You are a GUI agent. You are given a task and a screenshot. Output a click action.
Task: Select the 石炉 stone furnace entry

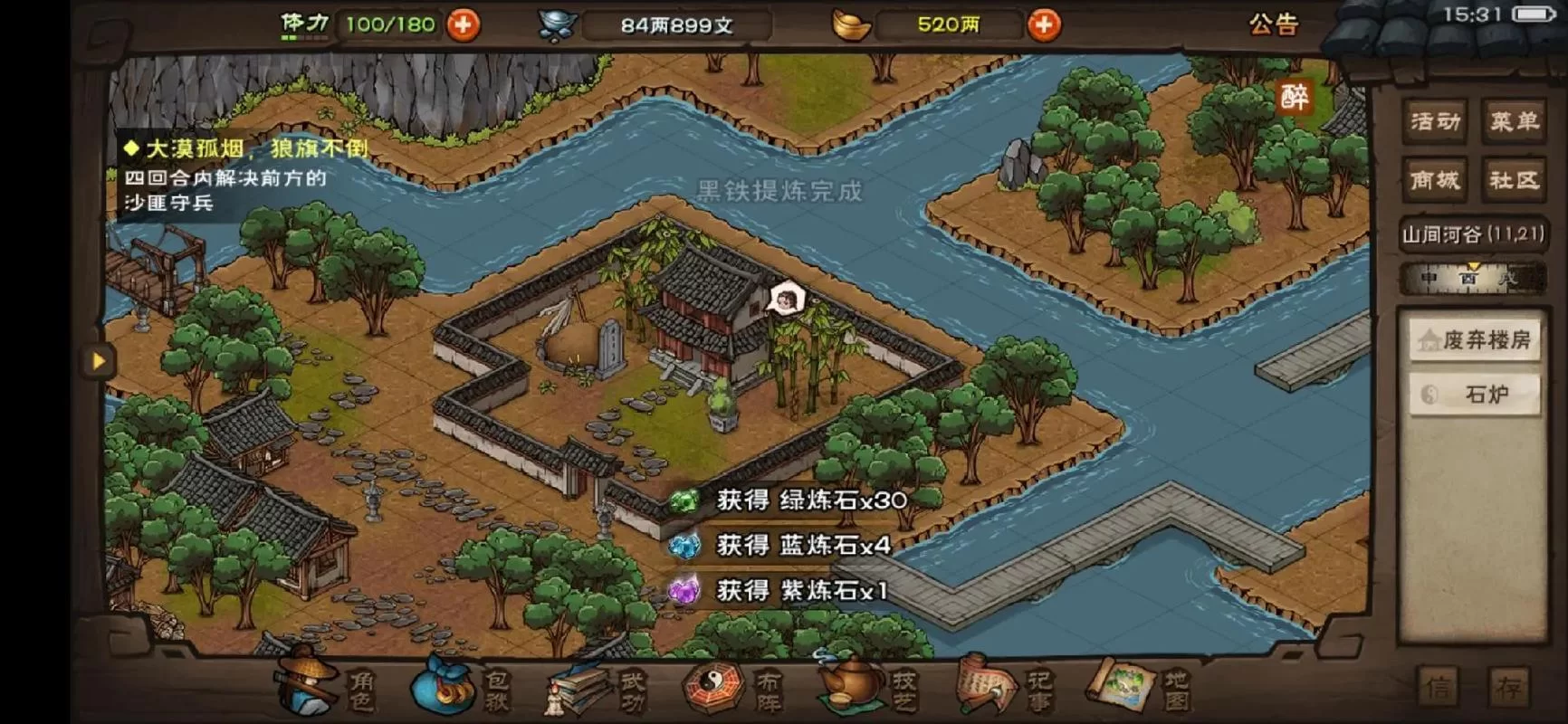1475,392
